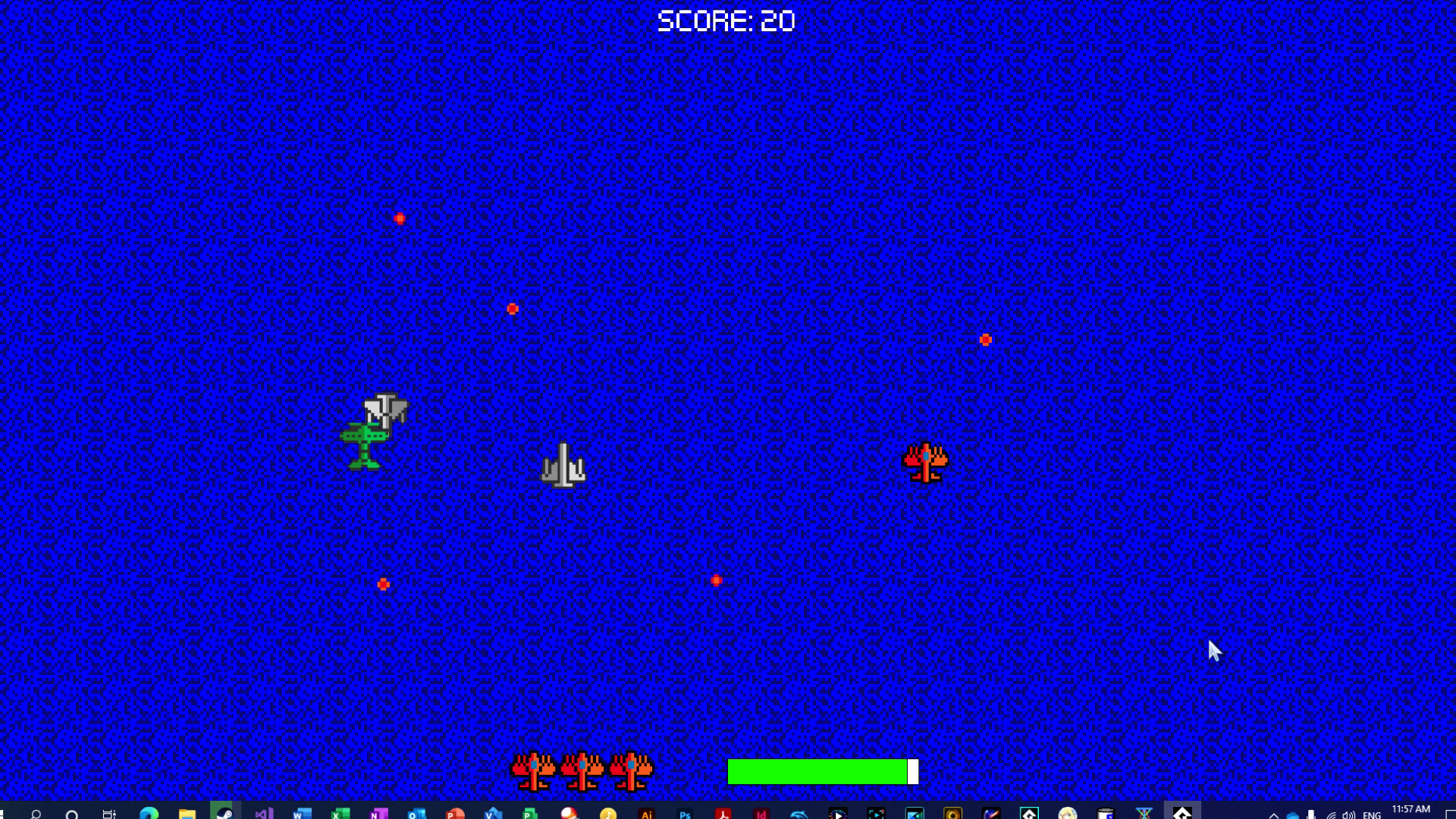Click the gray player ship sprite
The image size is (1456, 819).
coord(563,464)
